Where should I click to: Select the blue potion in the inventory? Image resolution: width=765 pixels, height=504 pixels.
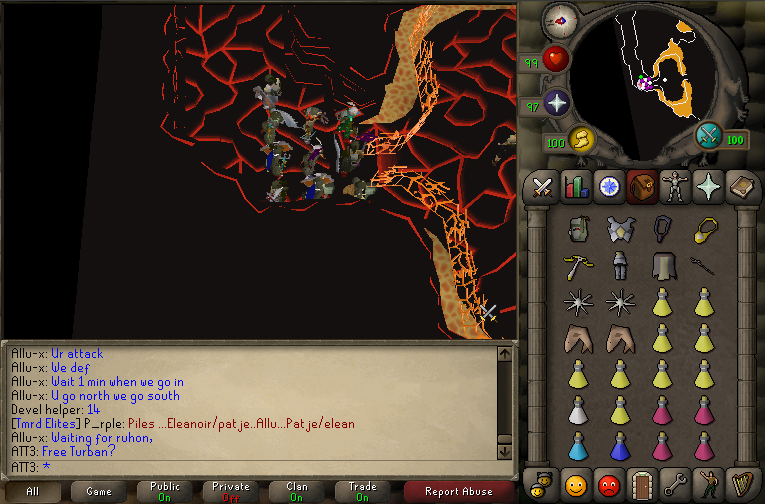[575, 445]
